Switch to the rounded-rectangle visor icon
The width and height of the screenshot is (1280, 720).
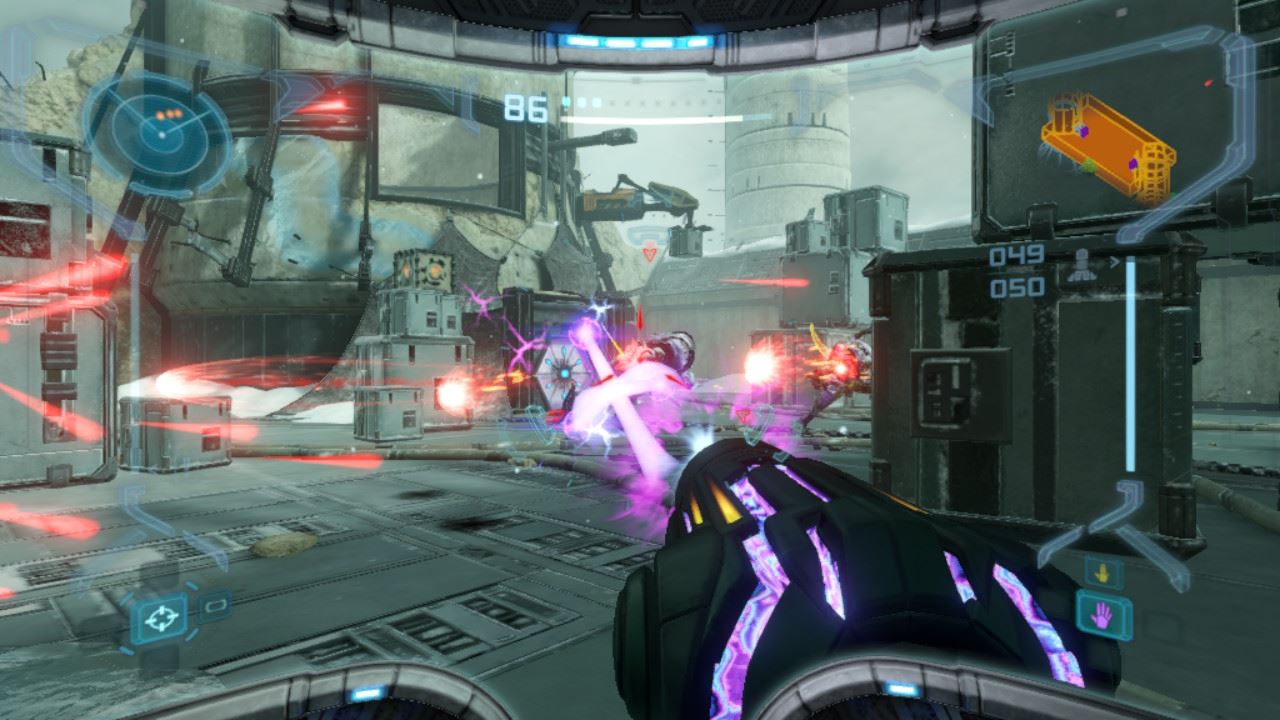[x=214, y=605]
